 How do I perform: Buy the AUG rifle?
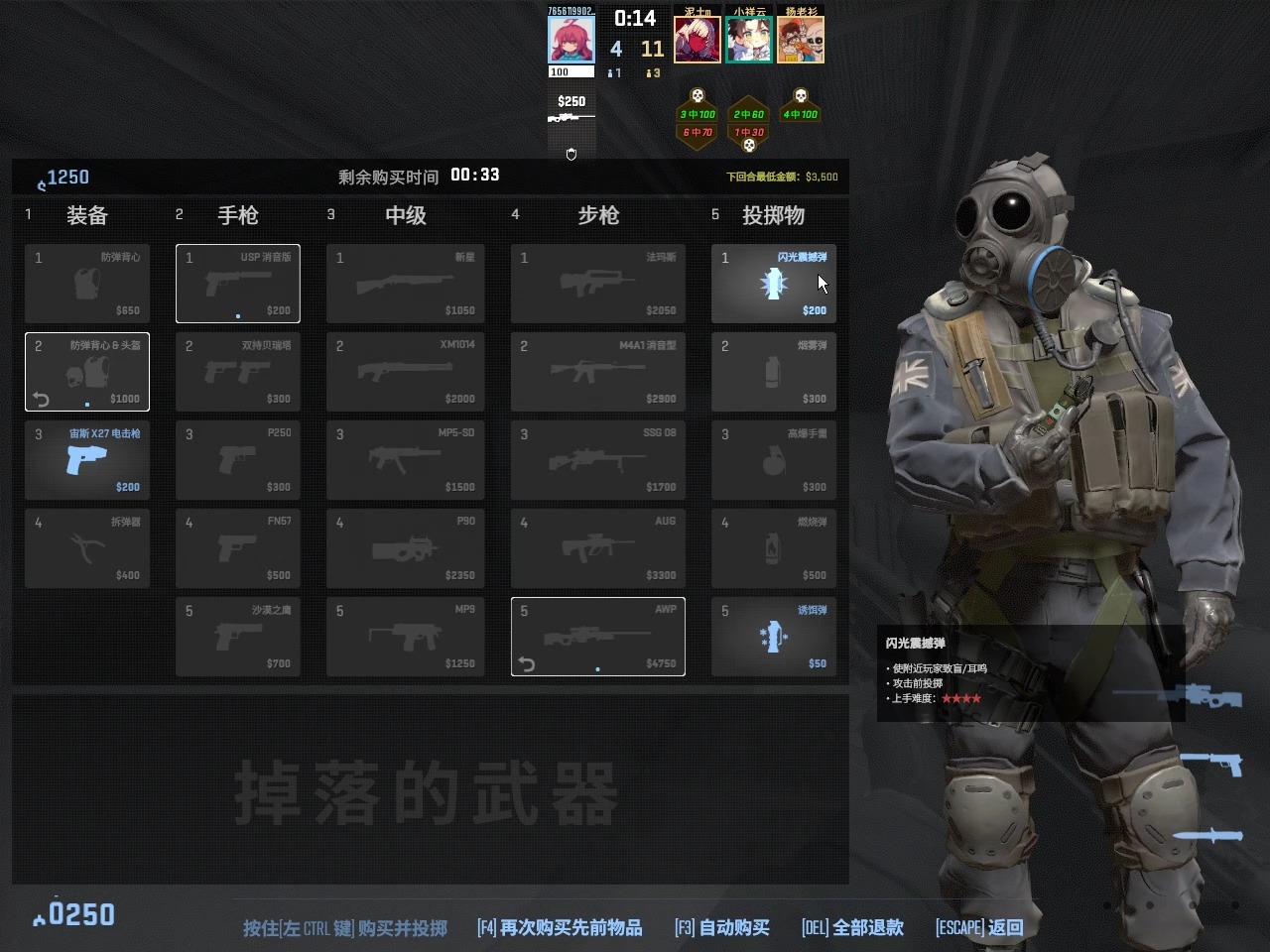tap(597, 548)
